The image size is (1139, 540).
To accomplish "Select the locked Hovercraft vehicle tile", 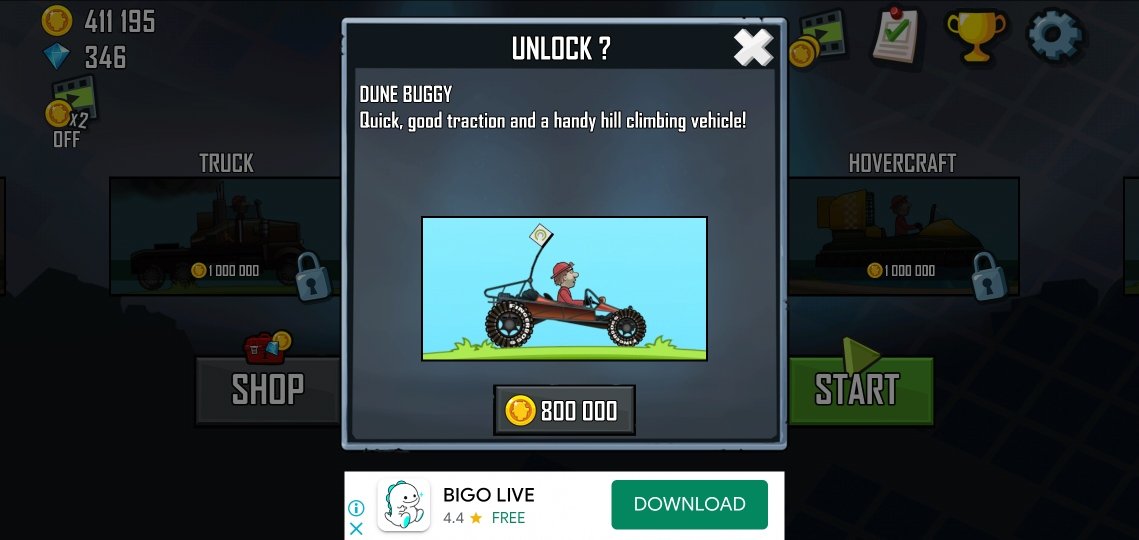I will coord(903,237).
